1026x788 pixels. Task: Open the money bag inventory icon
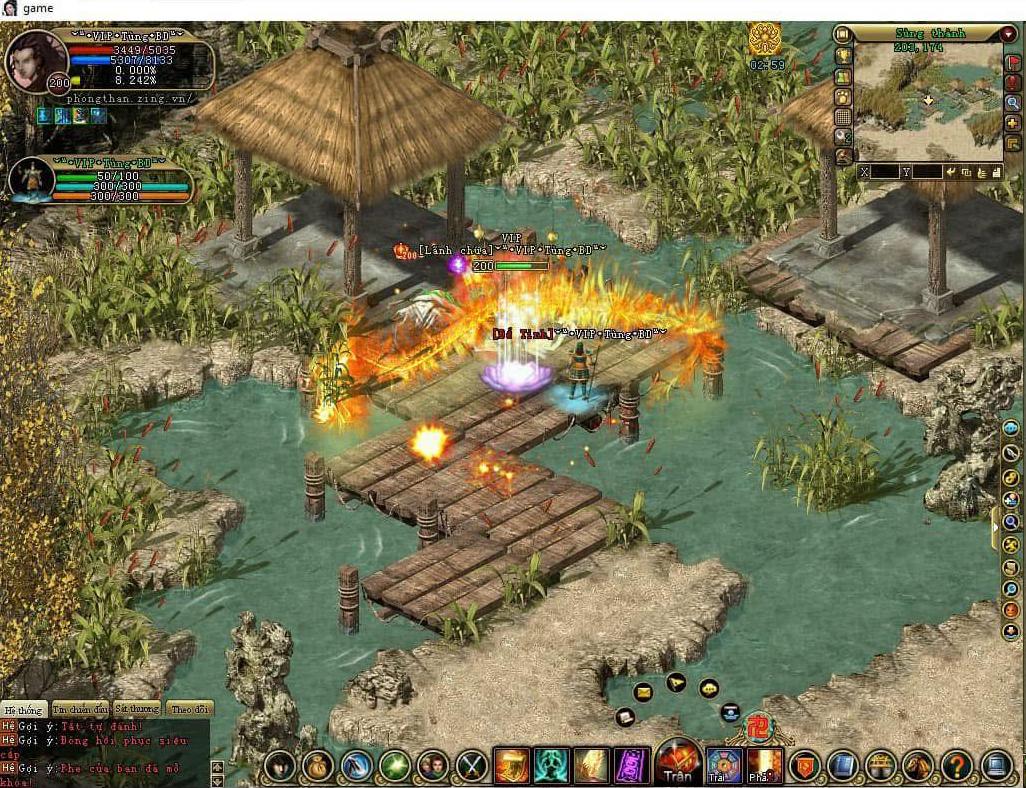coord(318,766)
